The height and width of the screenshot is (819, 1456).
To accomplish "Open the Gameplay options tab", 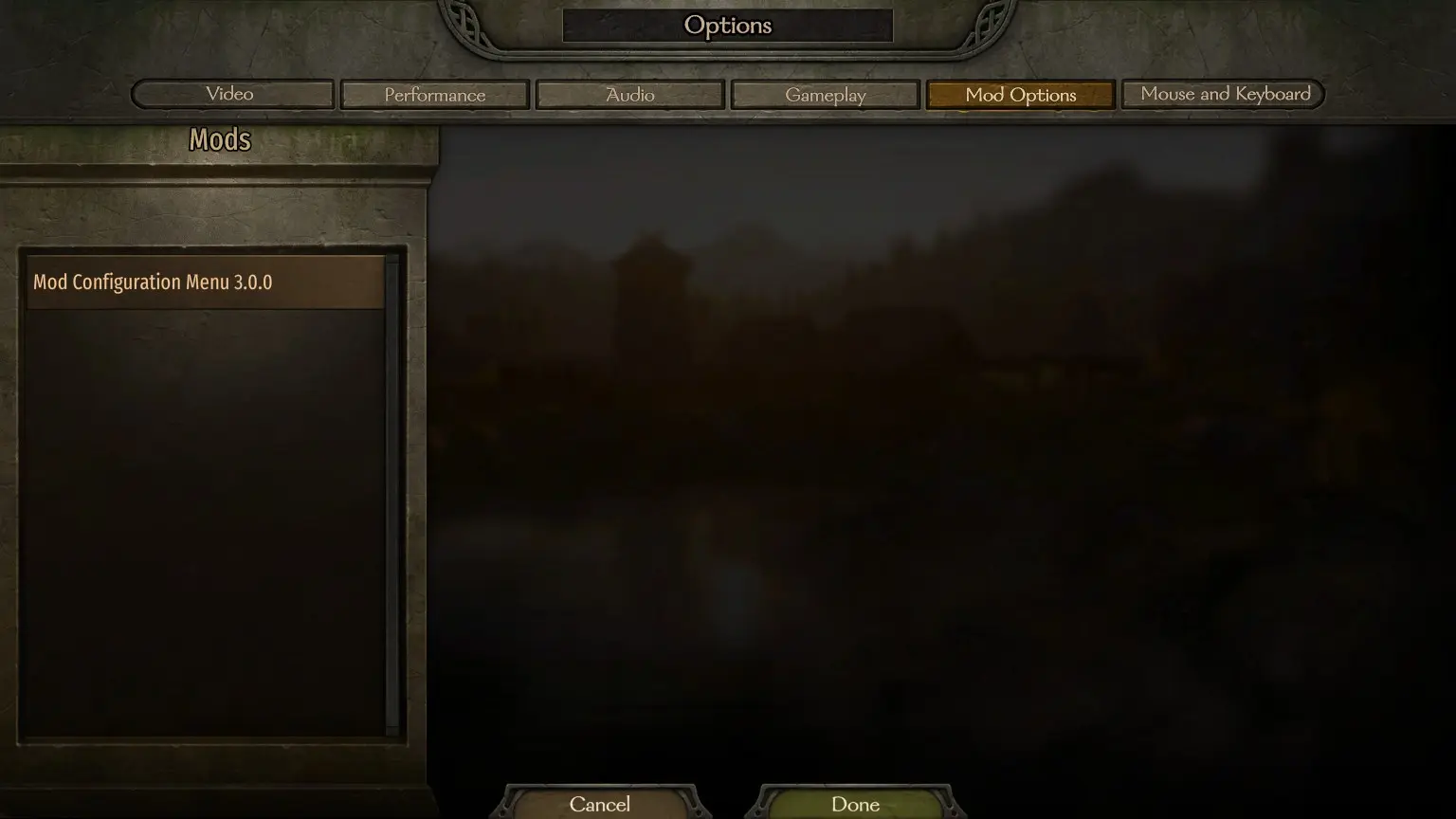I will point(825,94).
